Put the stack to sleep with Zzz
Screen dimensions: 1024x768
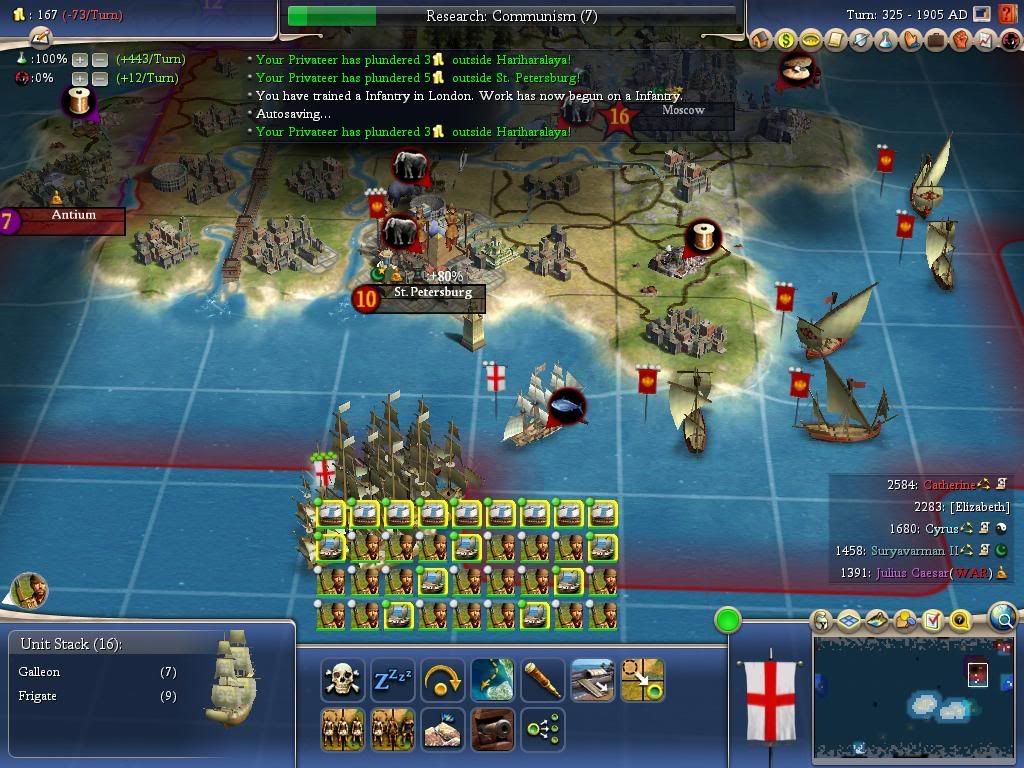coord(393,680)
